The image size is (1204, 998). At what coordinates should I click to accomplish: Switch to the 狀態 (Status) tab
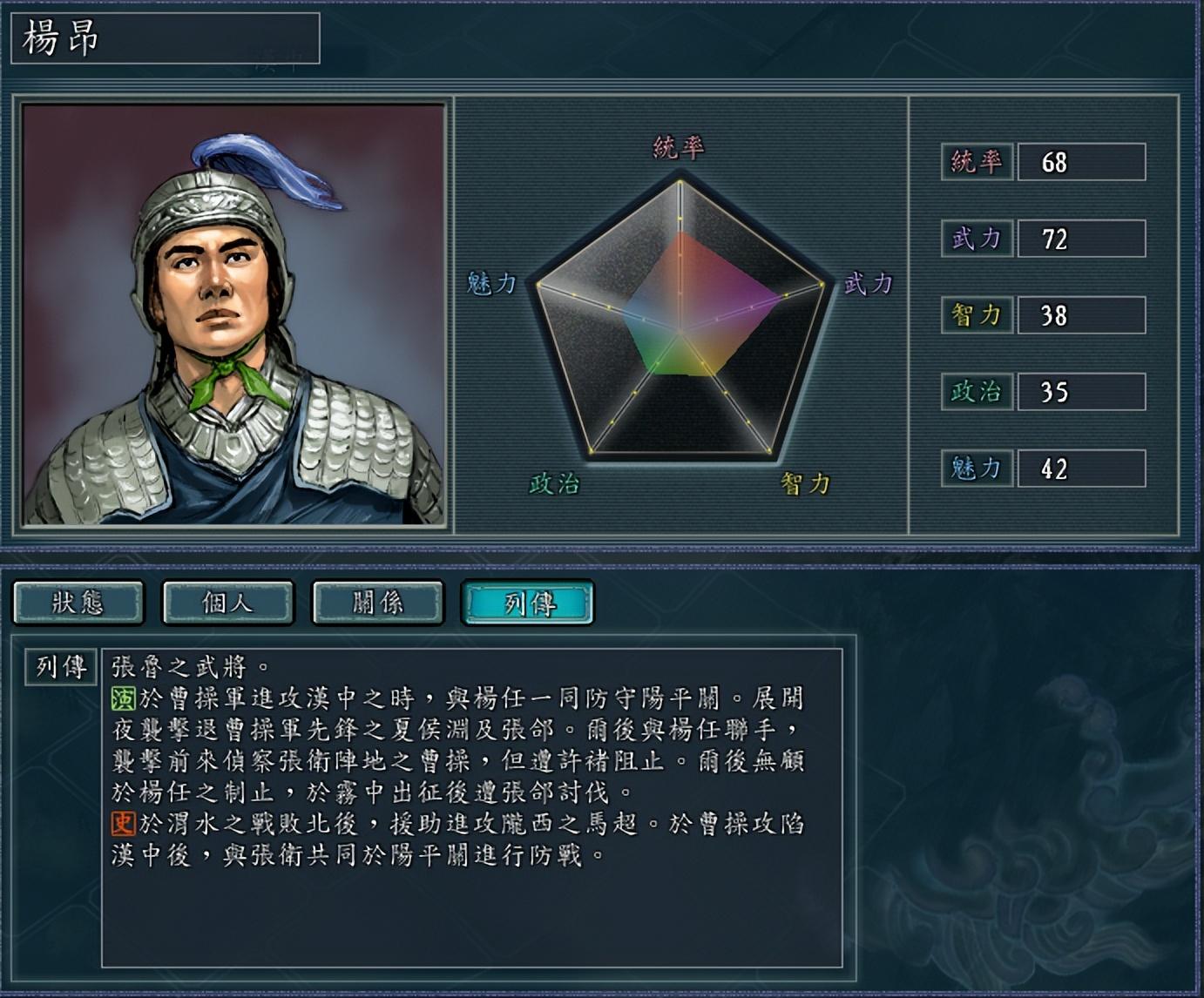(78, 603)
